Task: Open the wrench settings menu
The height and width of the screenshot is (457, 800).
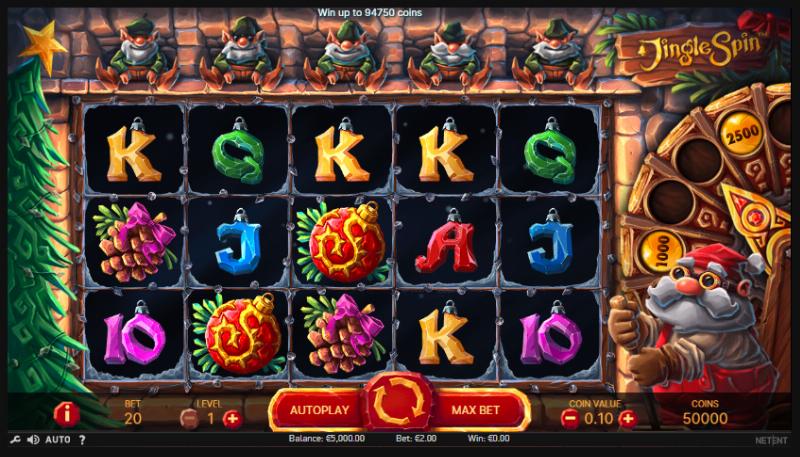Action: pos(15,440)
